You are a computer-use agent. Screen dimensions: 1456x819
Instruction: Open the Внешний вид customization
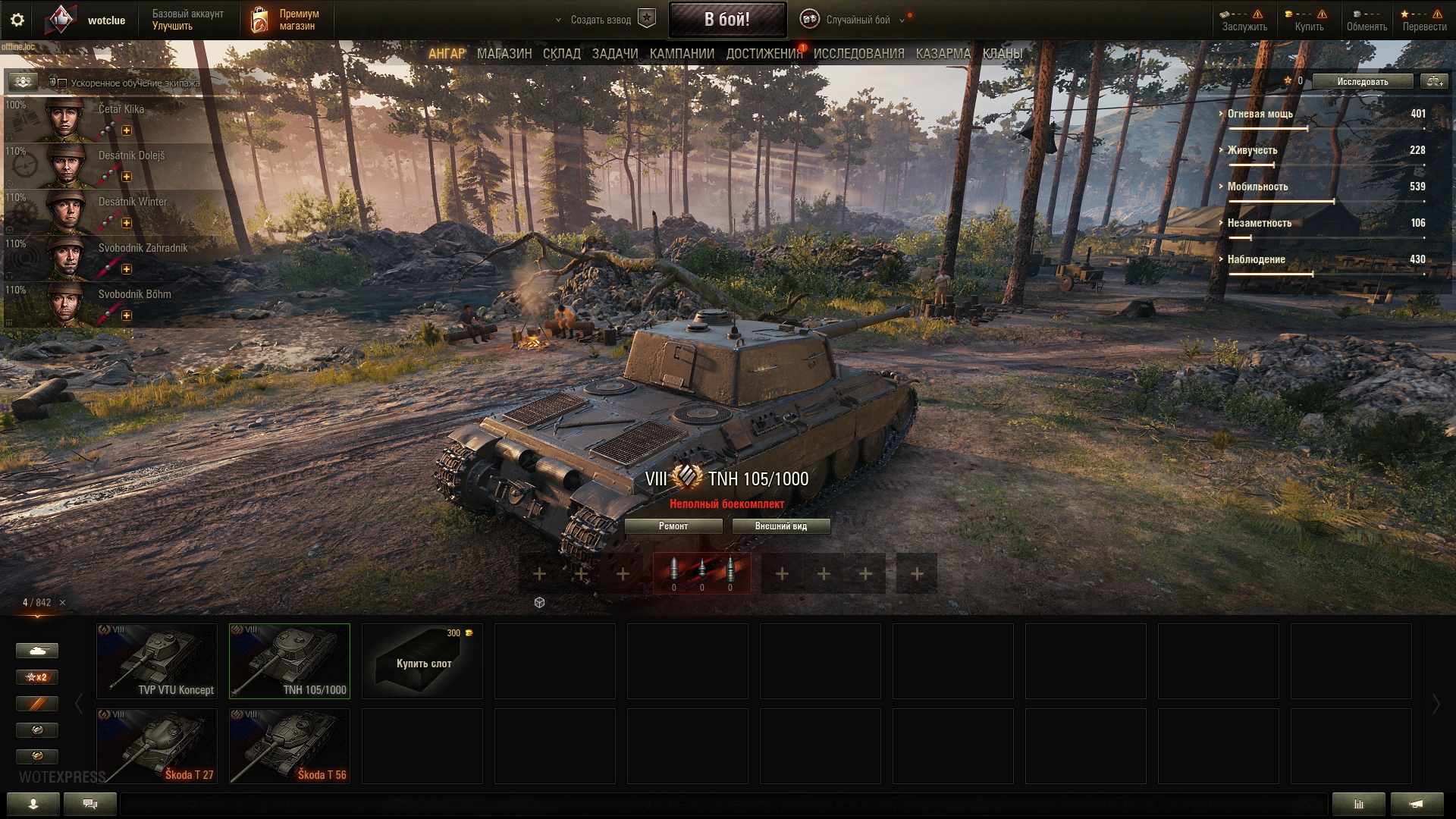(780, 526)
